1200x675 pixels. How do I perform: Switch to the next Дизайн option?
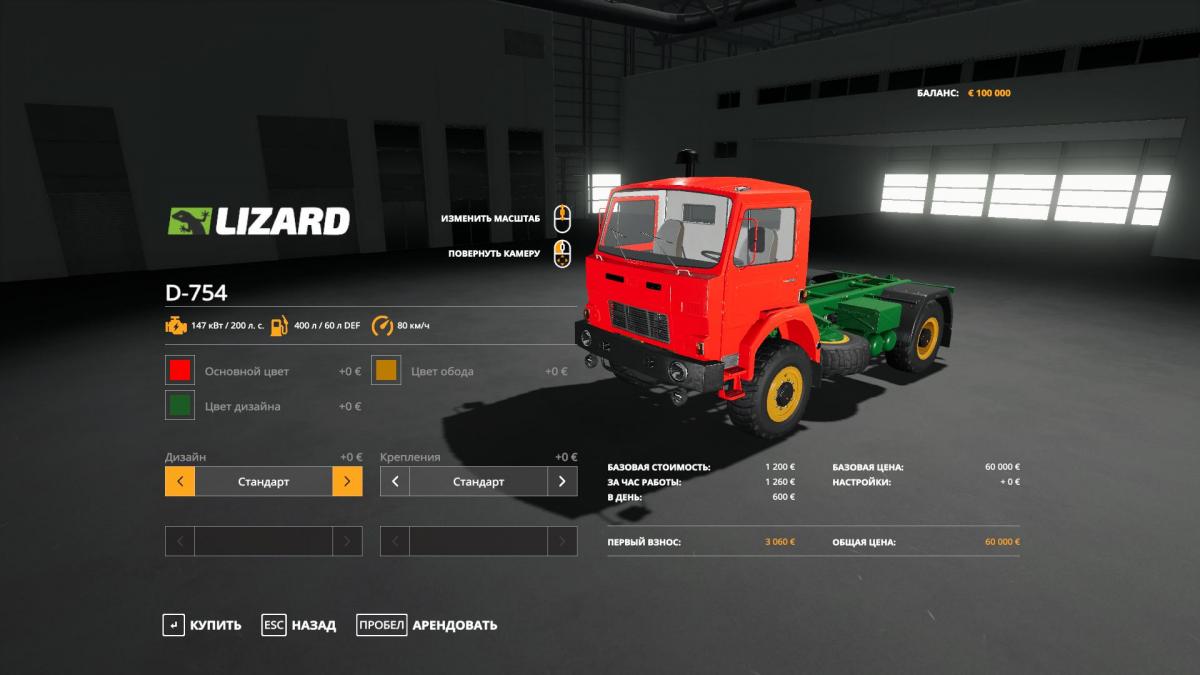(x=347, y=482)
